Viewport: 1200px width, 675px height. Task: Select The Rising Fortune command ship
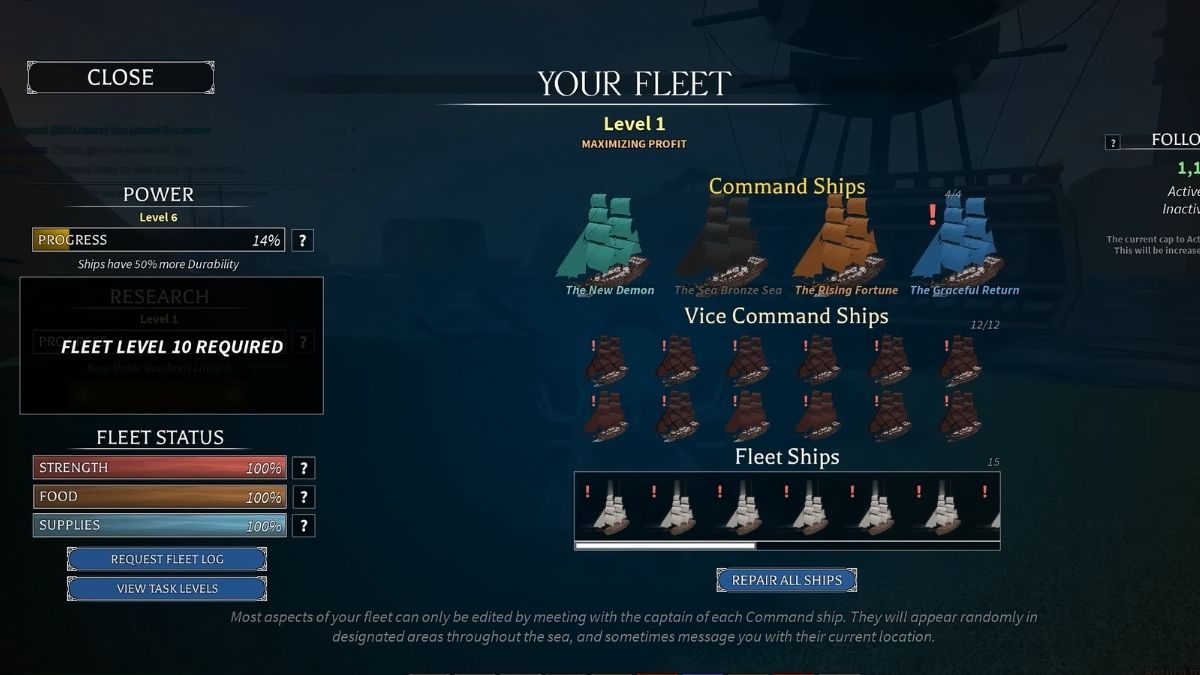pyautogui.click(x=840, y=242)
